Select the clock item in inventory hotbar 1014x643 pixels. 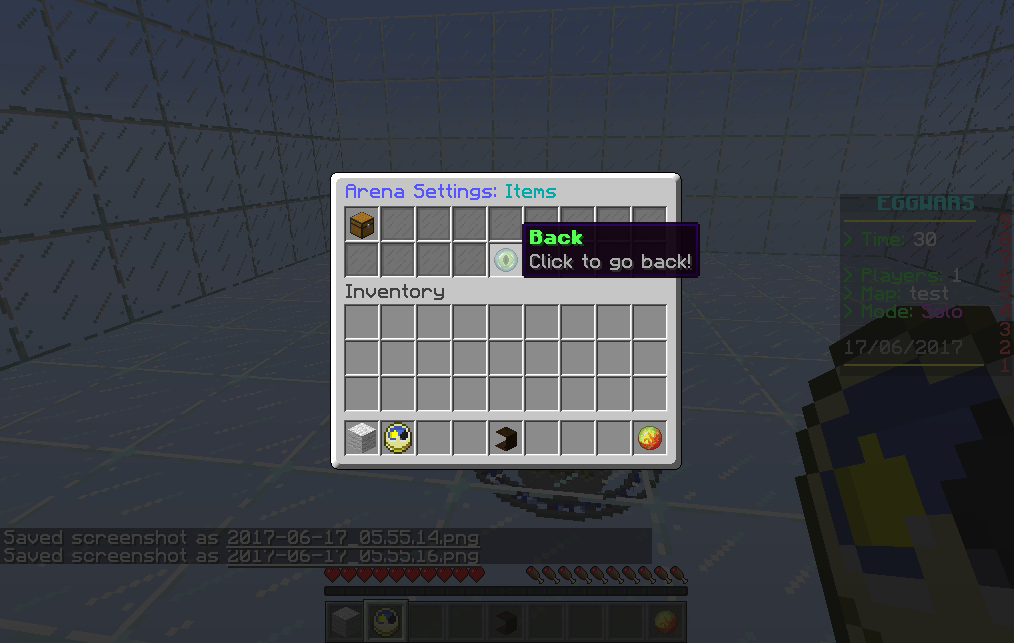click(x=398, y=437)
